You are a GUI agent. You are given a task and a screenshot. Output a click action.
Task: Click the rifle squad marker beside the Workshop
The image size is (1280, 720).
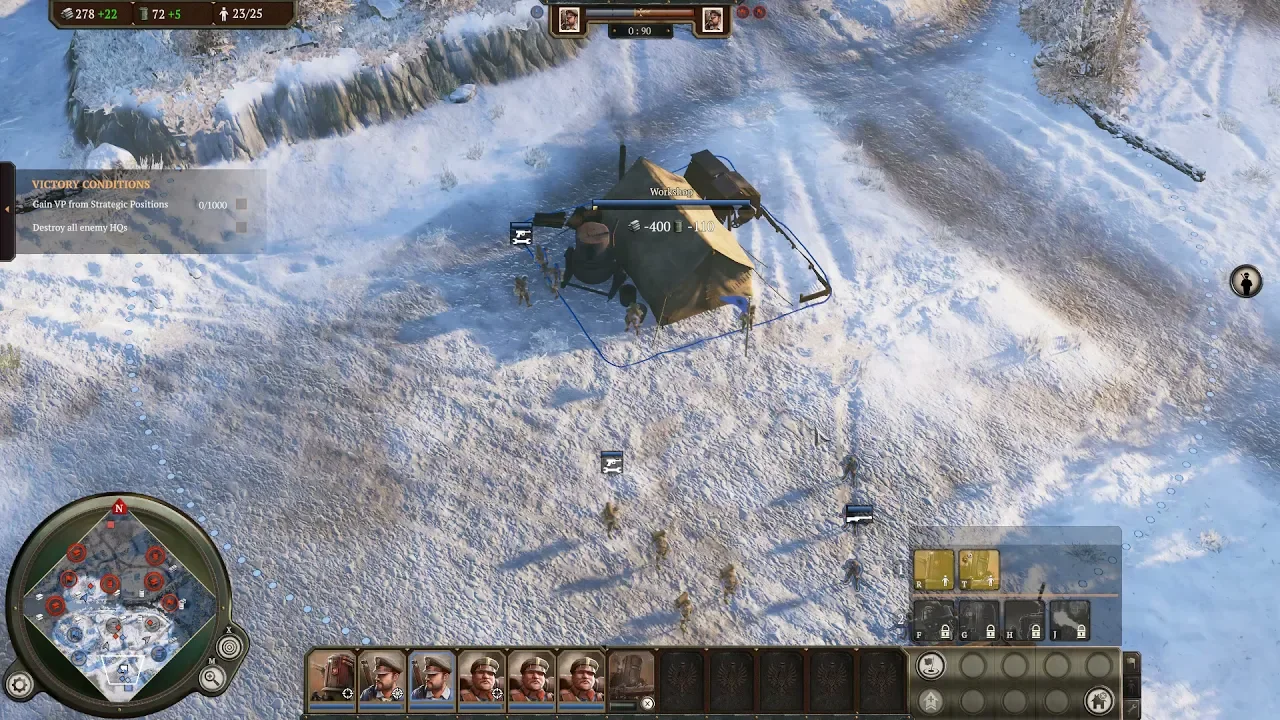521,236
